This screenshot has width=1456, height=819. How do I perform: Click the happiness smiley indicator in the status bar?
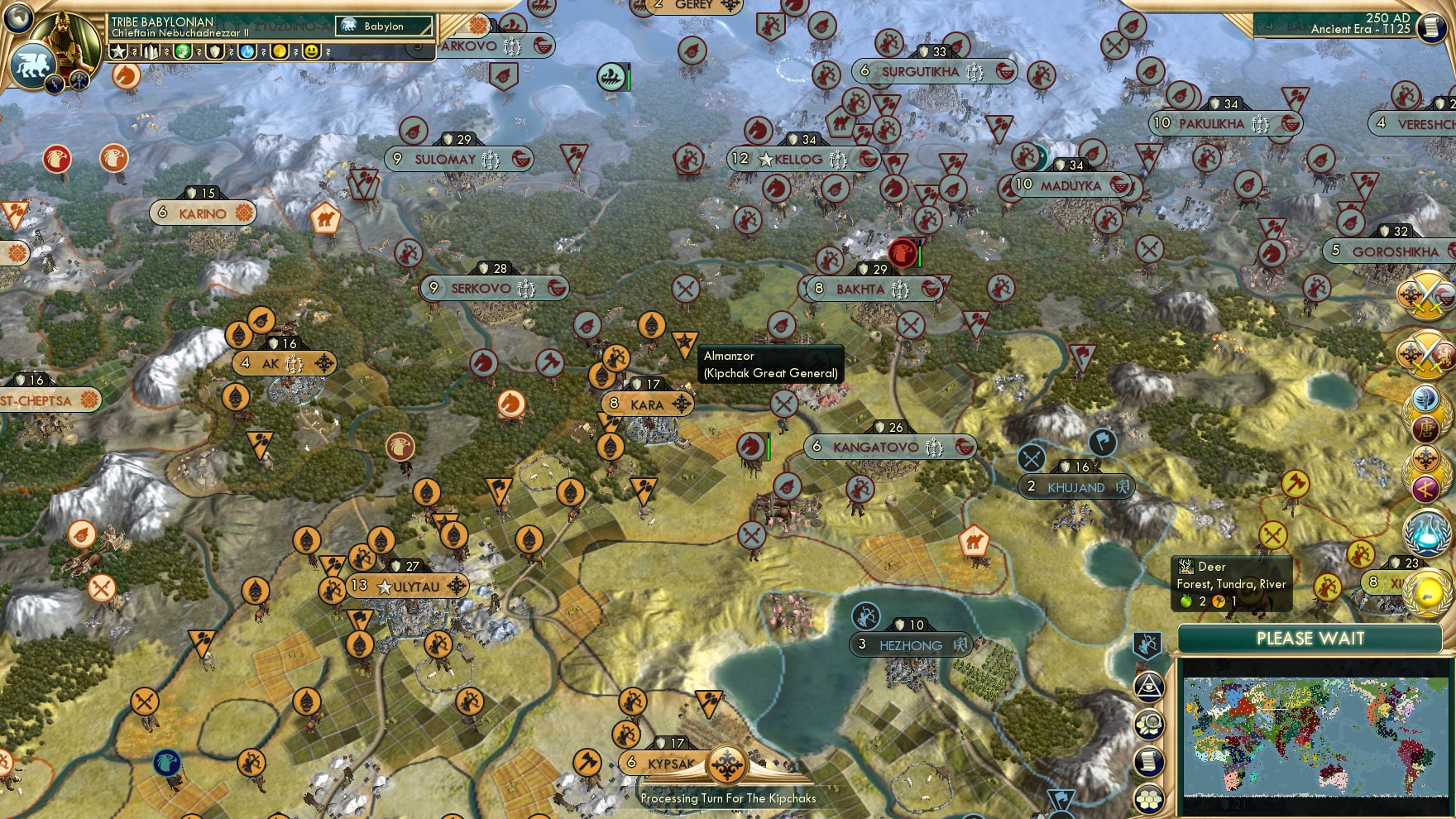(x=312, y=52)
